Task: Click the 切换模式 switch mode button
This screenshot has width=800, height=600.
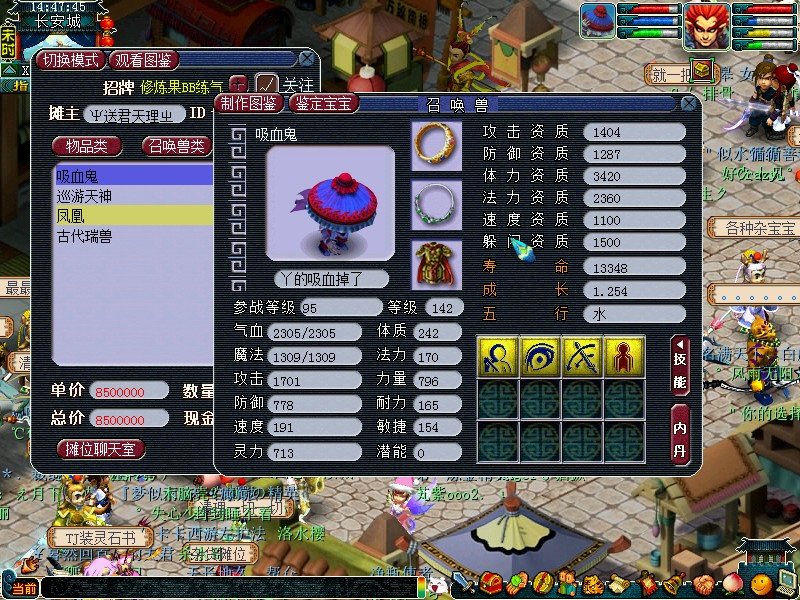Action: (x=70, y=60)
